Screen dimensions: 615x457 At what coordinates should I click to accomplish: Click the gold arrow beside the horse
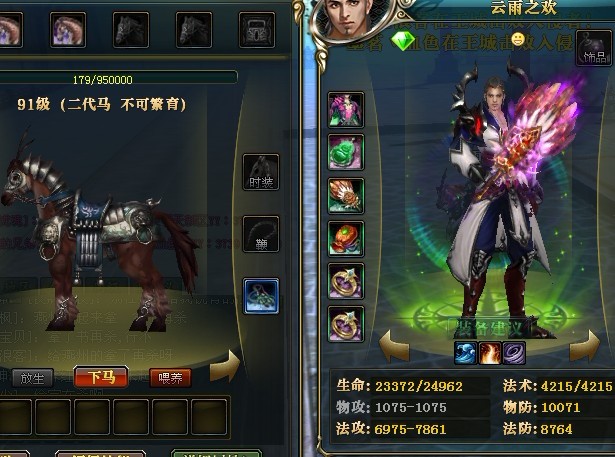[227, 366]
